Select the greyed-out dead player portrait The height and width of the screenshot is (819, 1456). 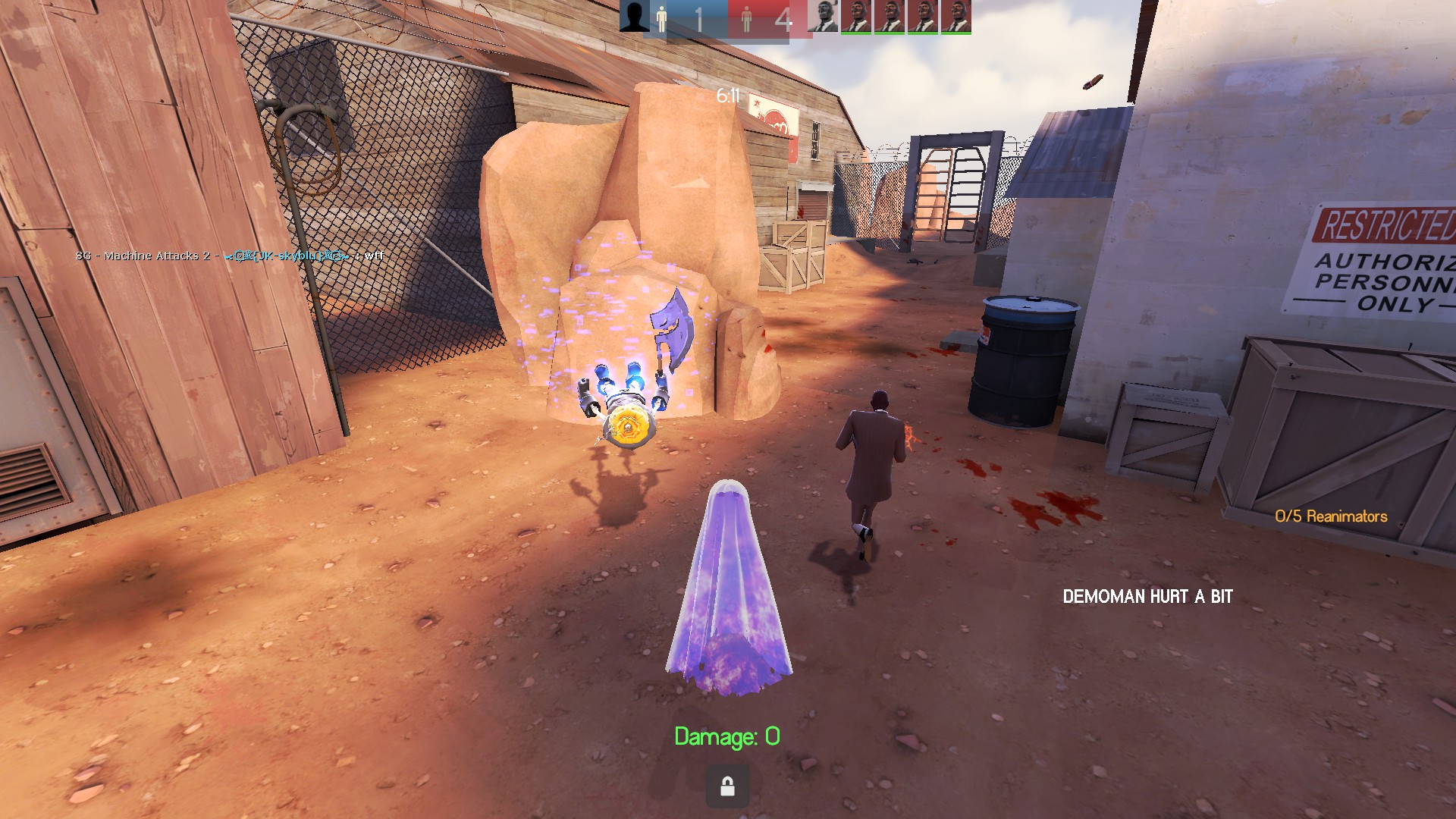tap(822, 16)
